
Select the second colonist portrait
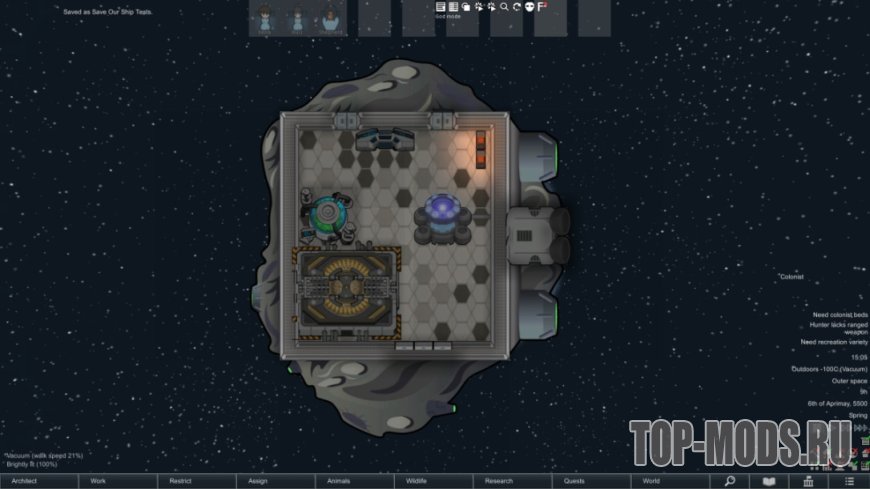(298, 18)
